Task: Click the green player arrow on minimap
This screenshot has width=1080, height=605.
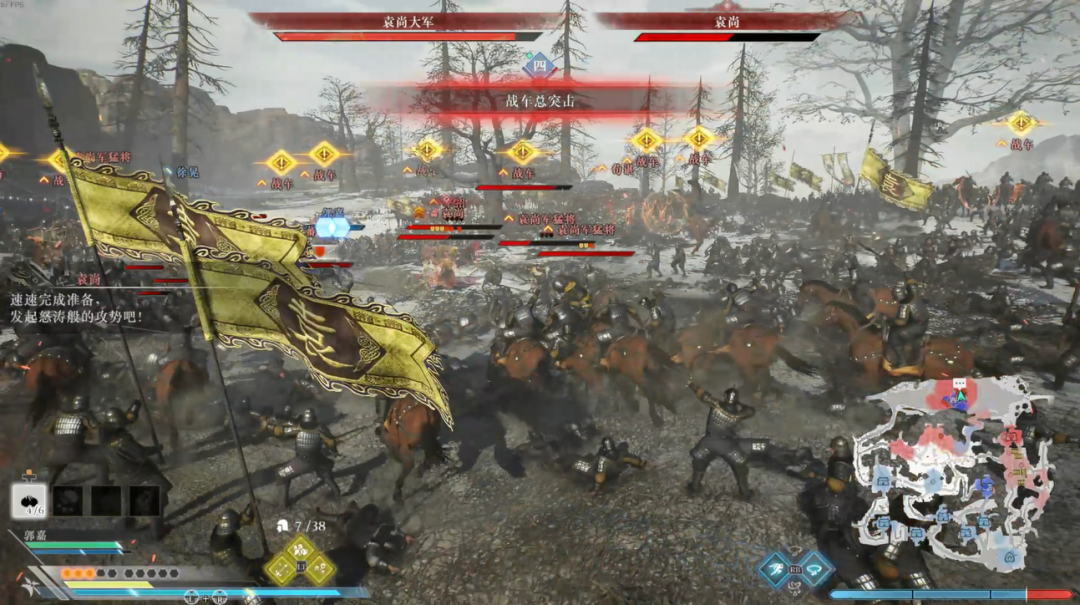Action: tap(961, 395)
